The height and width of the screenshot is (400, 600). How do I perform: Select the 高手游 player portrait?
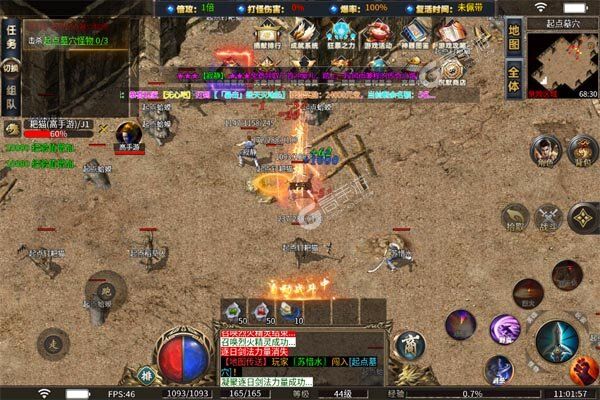(128, 134)
